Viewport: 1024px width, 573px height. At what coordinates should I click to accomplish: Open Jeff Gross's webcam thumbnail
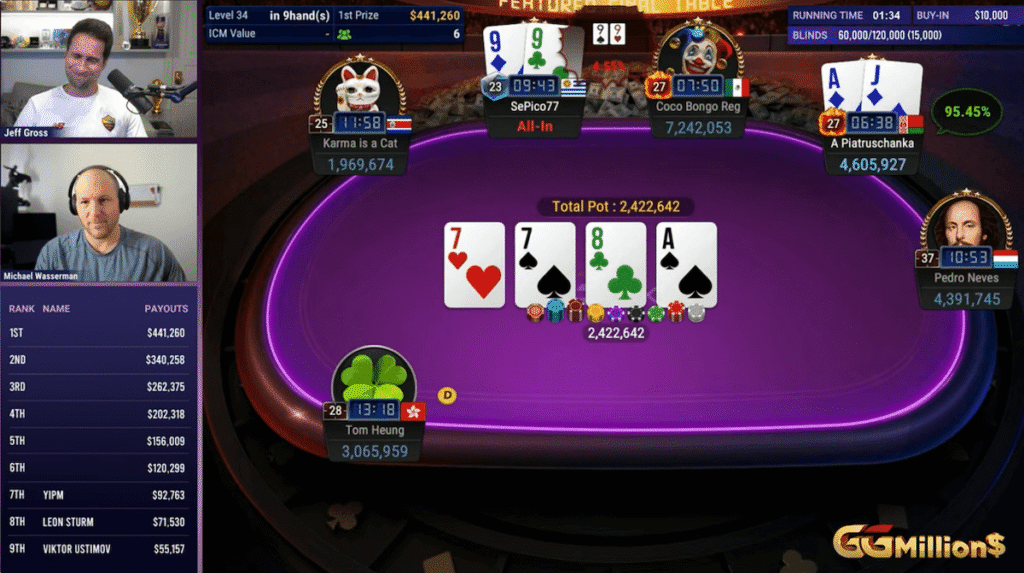click(98, 70)
